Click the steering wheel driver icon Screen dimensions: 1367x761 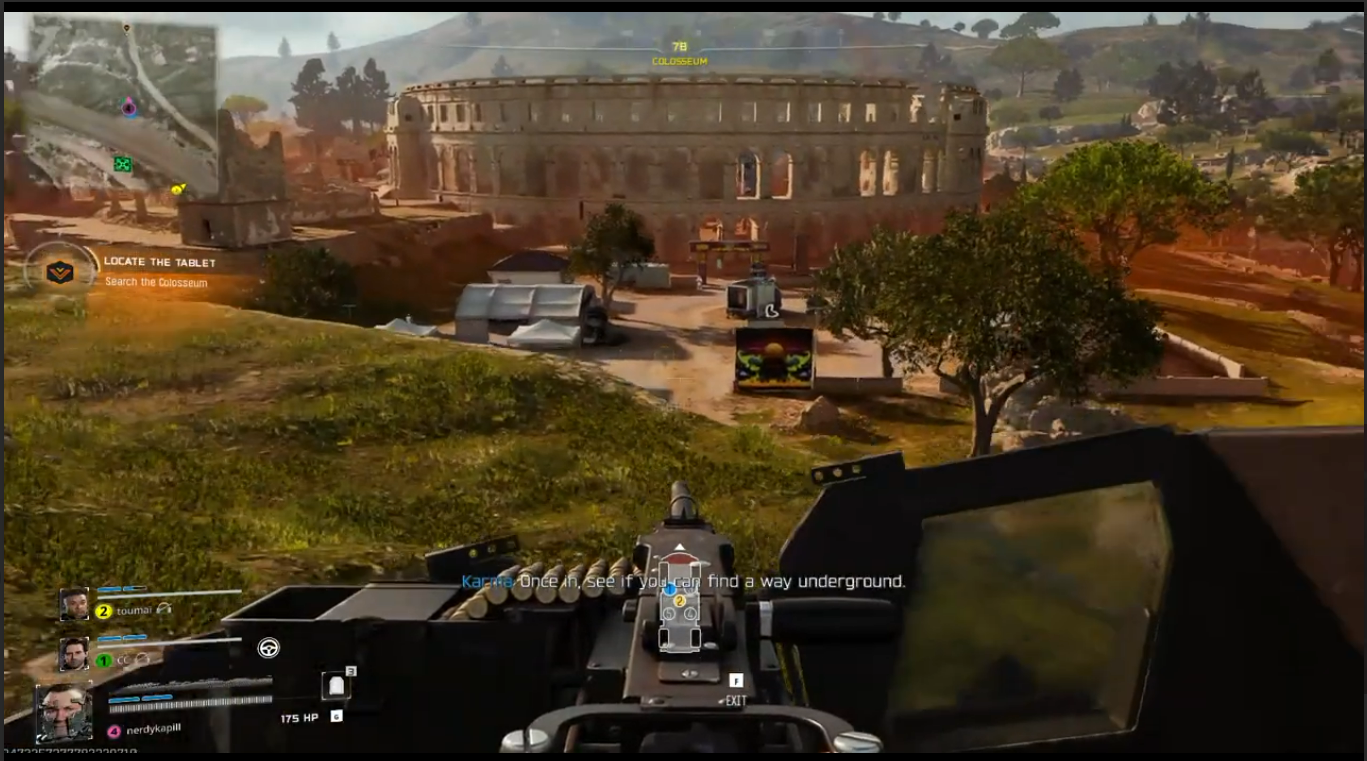click(x=268, y=648)
